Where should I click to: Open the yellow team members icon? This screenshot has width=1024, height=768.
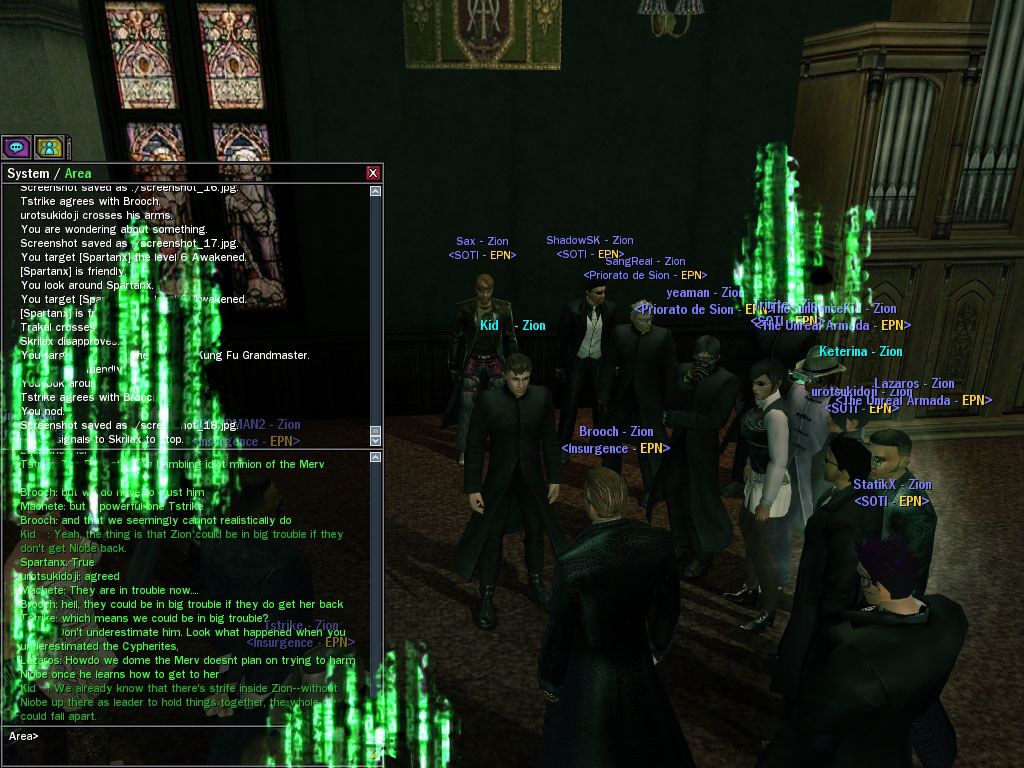click(48, 147)
